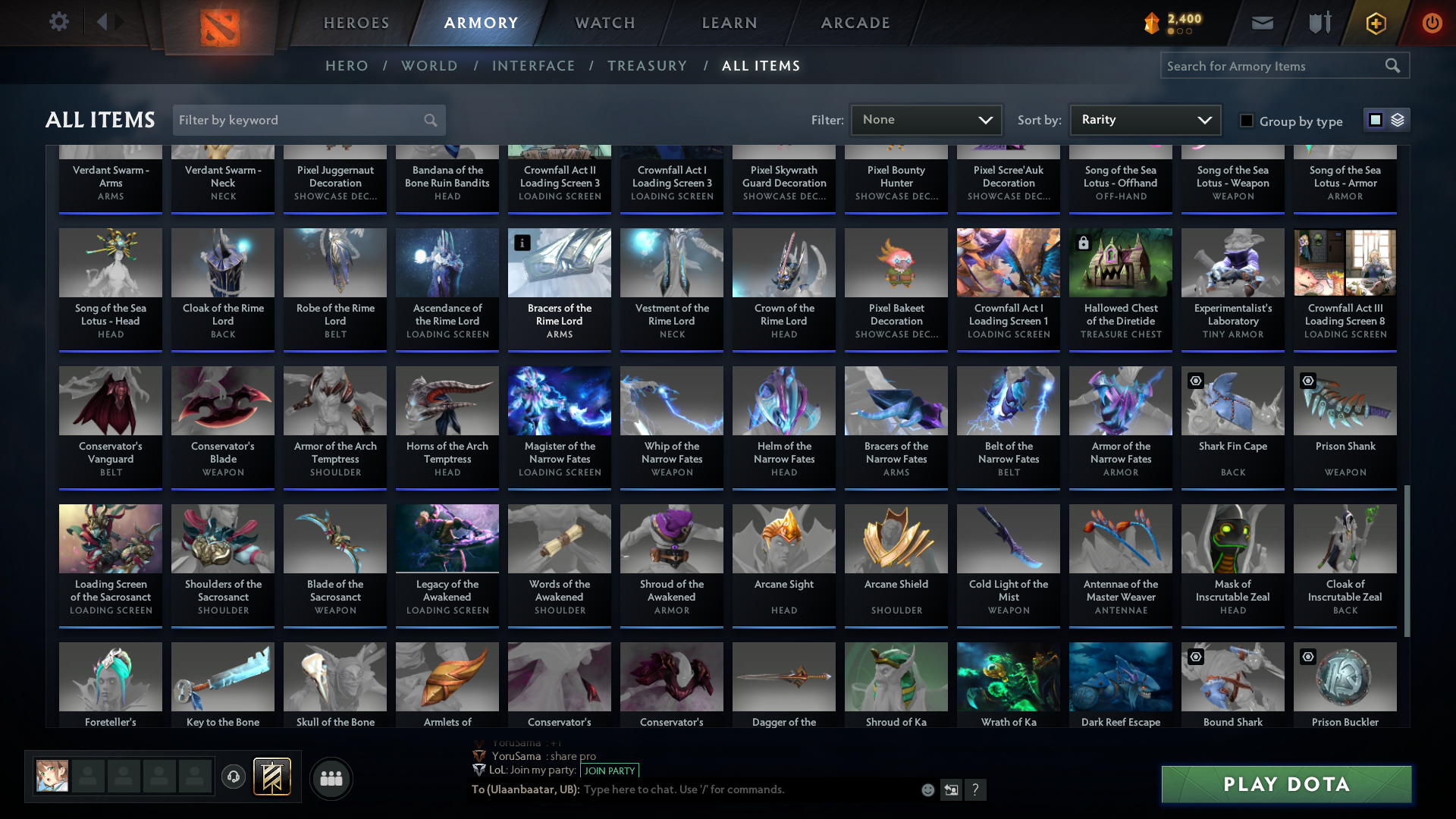This screenshot has width=1456, height=819.
Task: Open the notifications mail icon
Action: point(1262,23)
